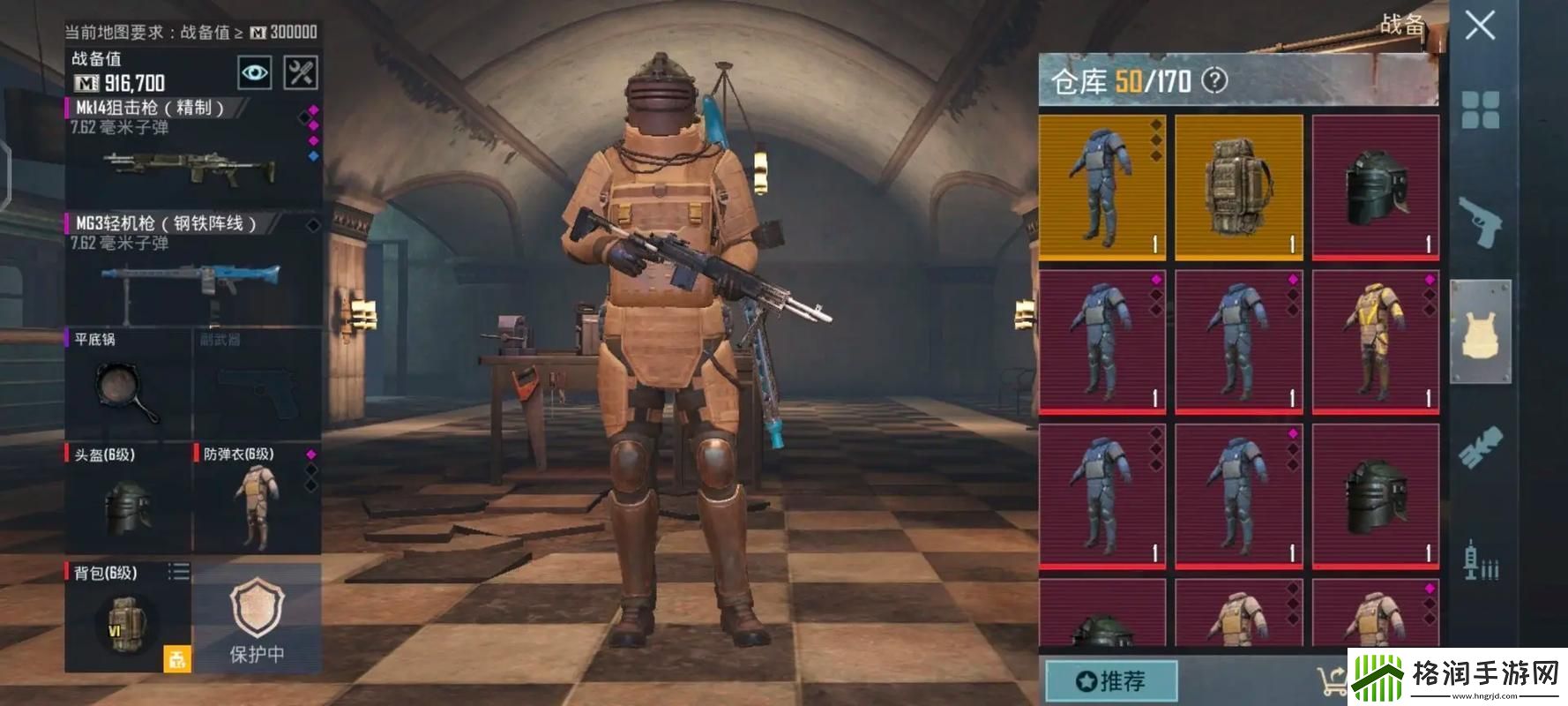Select the blue armor suit on gold tile
Image resolution: width=1568 pixels, height=706 pixels.
pos(1102,187)
